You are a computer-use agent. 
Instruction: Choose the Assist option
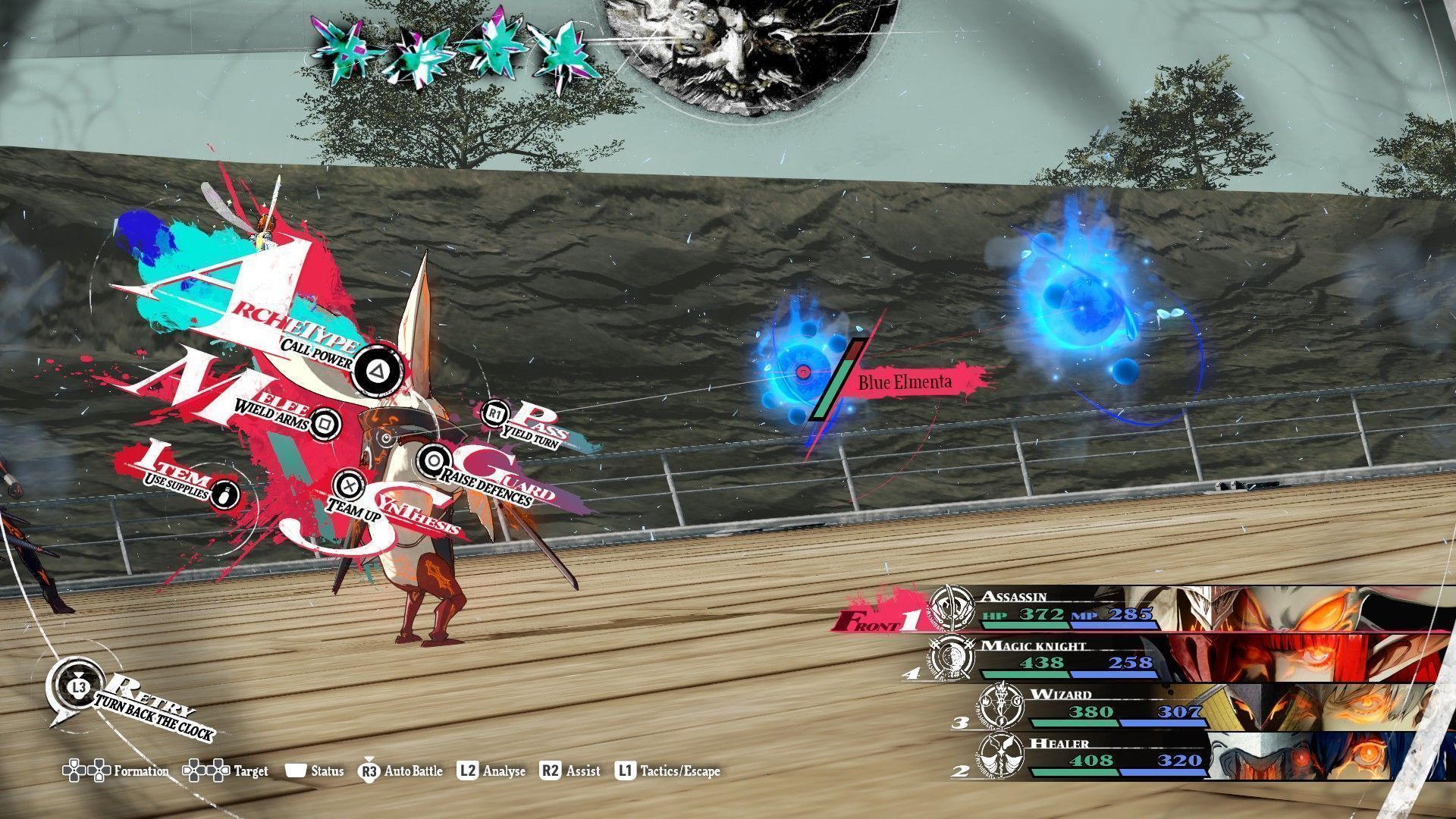(570, 771)
